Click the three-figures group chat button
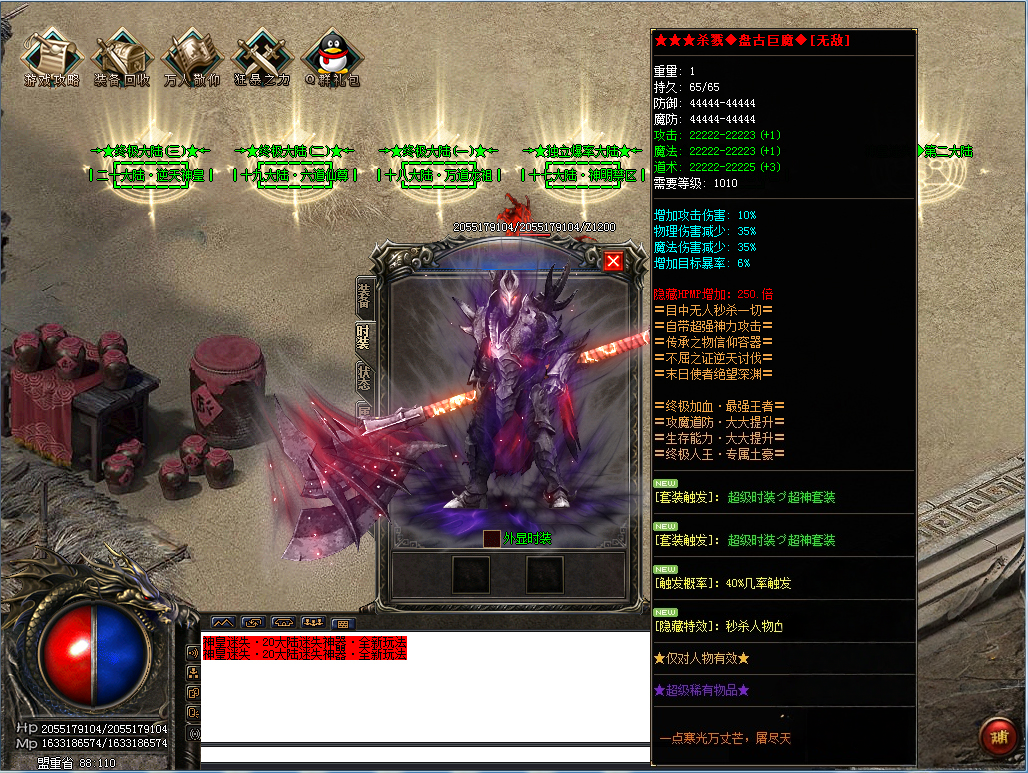This screenshot has height=773, width=1028. pos(312,622)
